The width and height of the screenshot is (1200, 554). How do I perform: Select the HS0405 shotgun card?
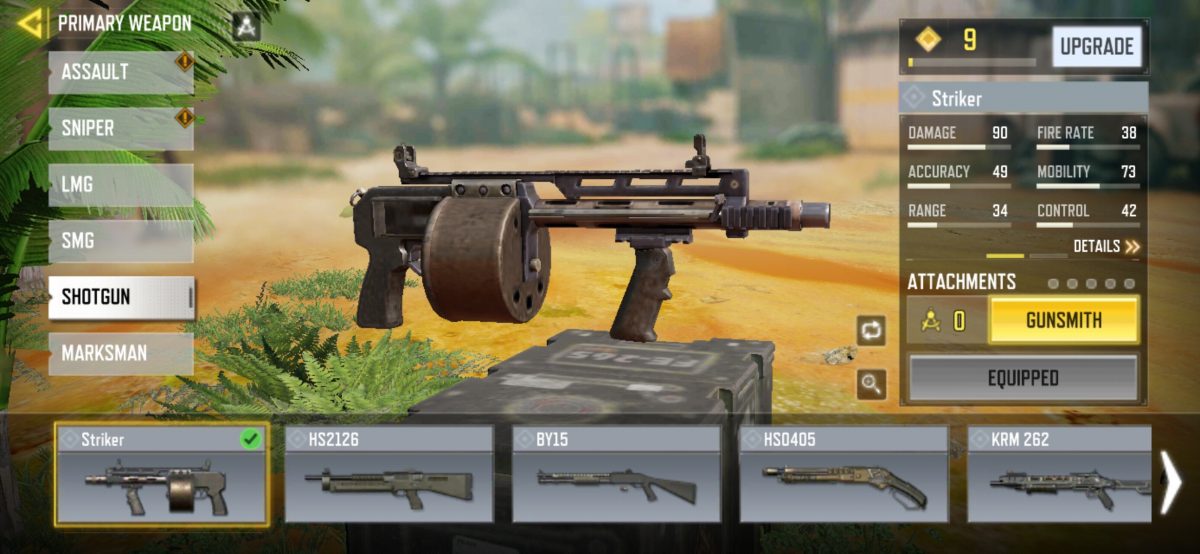click(x=844, y=475)
